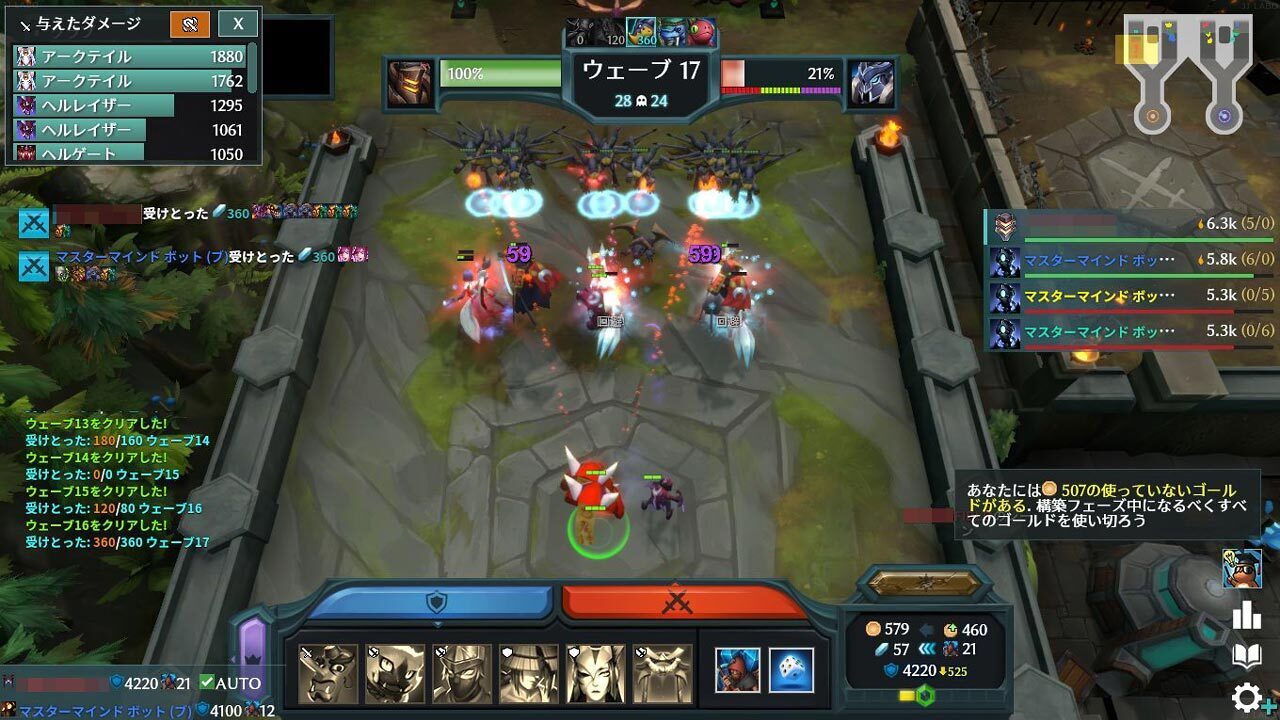Open the stats bar chart panel
Screen dimensions: 1280x720
[x=1246, y=613]
